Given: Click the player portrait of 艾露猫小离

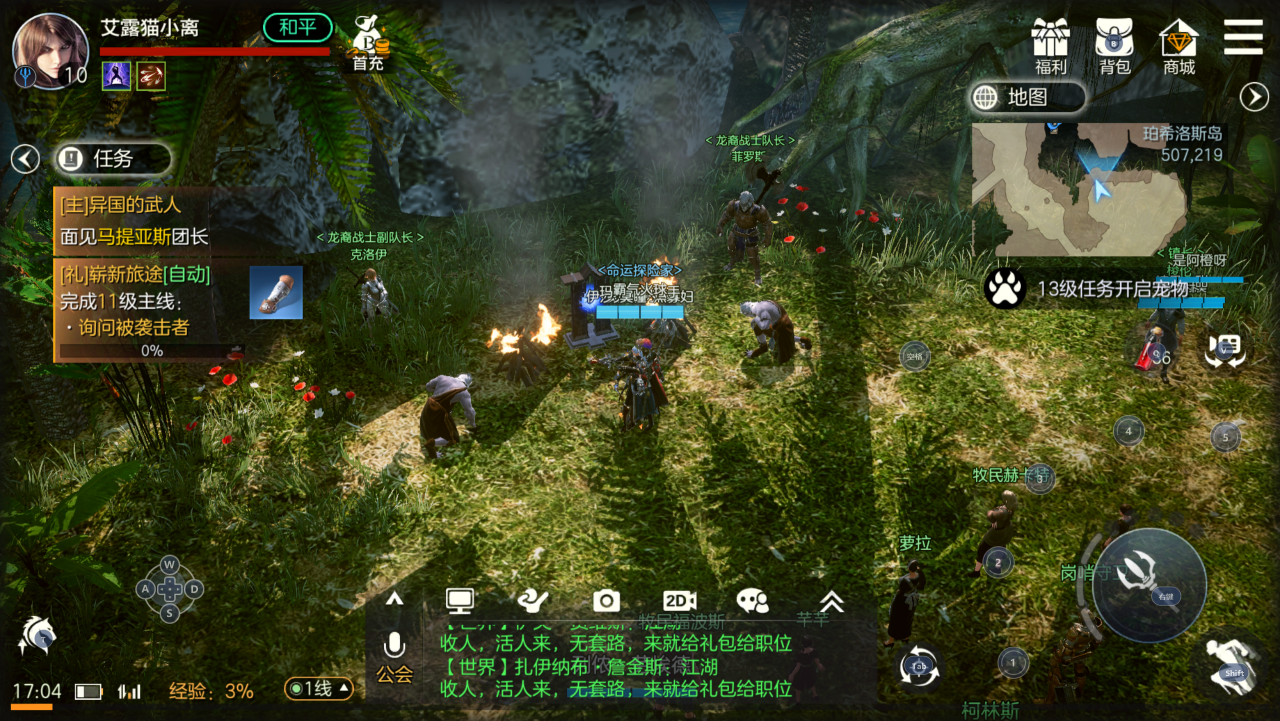Looking at the screenshot, I should point(48,50).
